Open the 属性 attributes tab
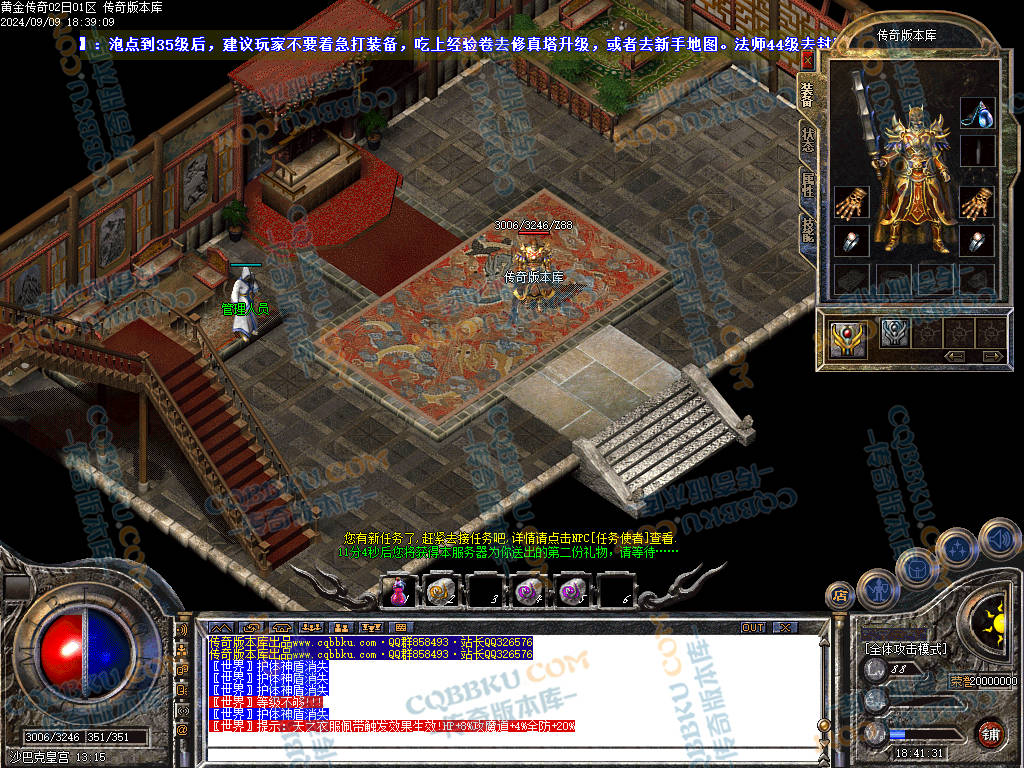This screenshot has height=768, width=1024. click(807, 184)
